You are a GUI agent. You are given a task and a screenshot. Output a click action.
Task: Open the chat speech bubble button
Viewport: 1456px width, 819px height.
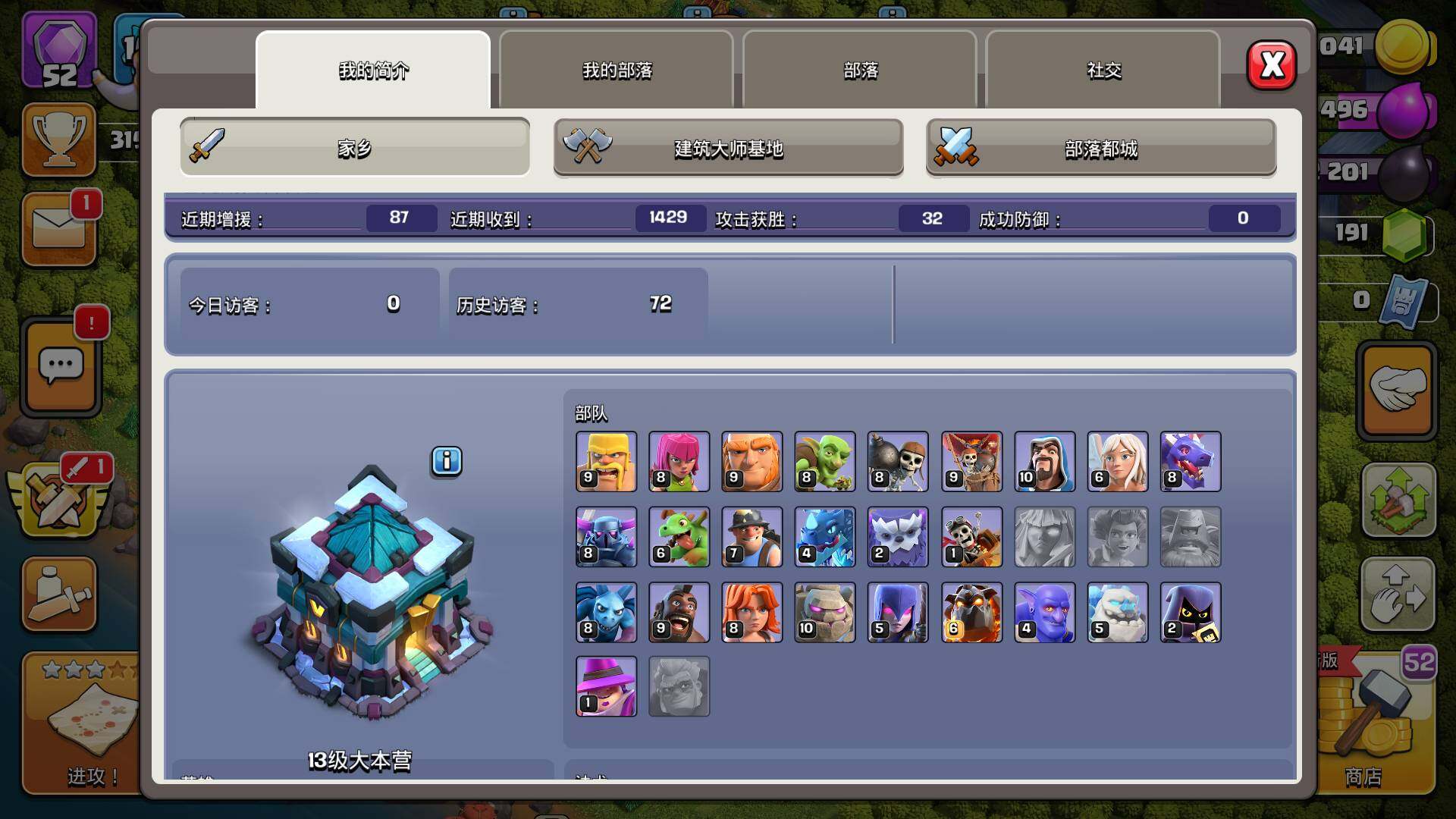point(61,368)
